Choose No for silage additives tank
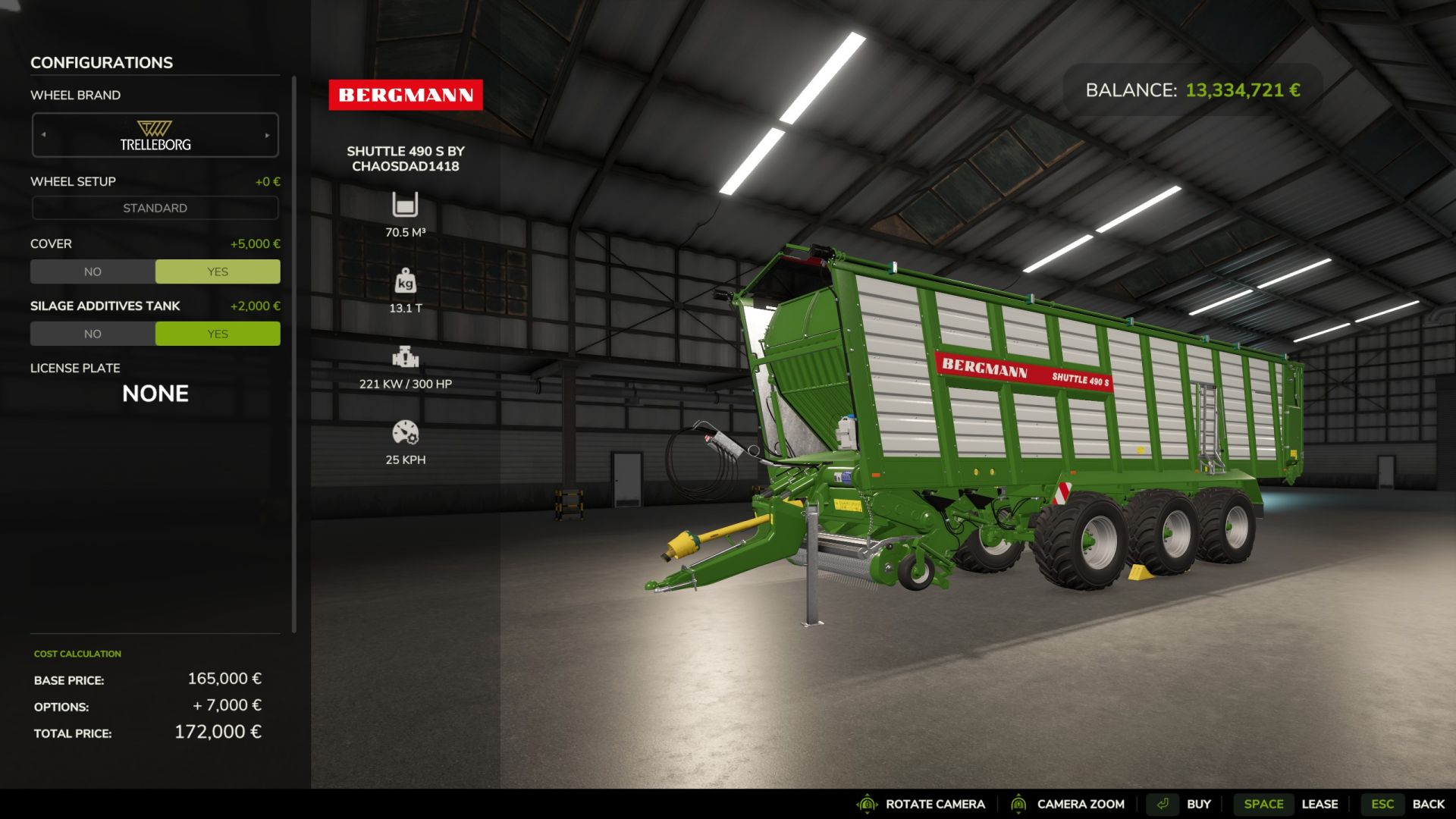Image resolution: width=1456 pixels, height=819 pixels. click(x=93, y=334)
